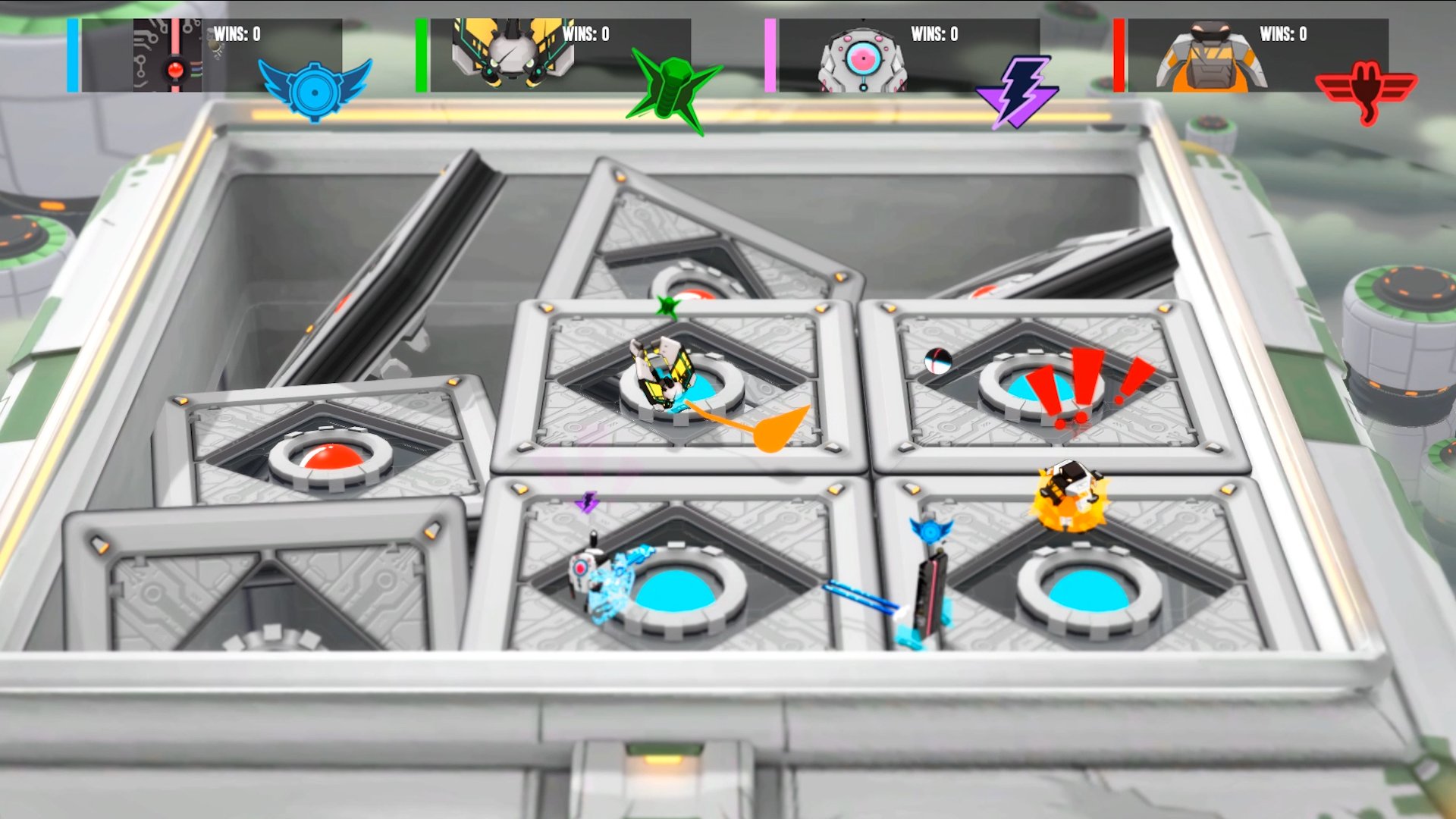Grab the green star pickup near the yellow robot
The height and width of the screenshot is (819, 1456).
(x=667, y=303)
